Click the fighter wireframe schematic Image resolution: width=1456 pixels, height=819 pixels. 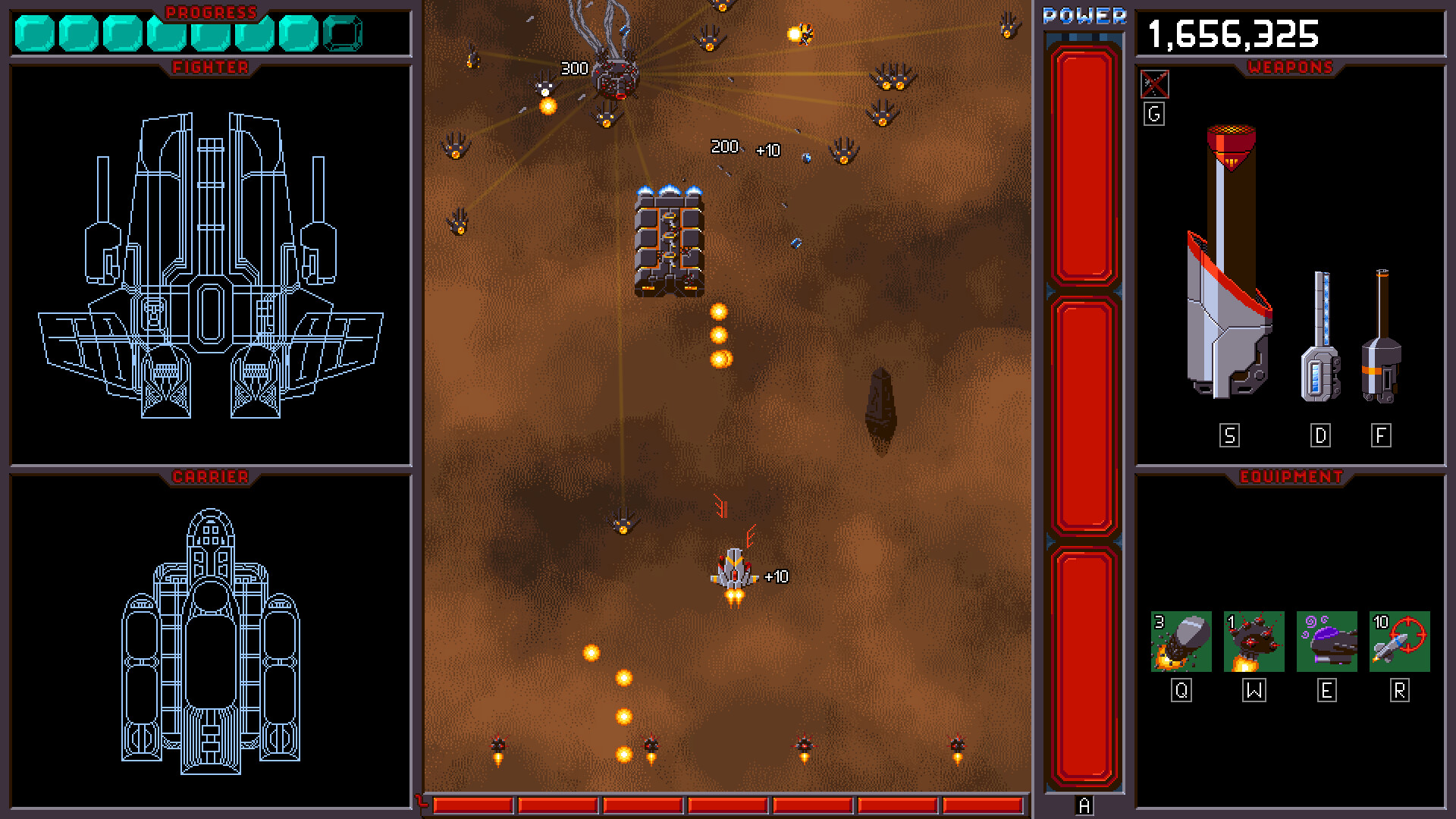click(210, 265)
